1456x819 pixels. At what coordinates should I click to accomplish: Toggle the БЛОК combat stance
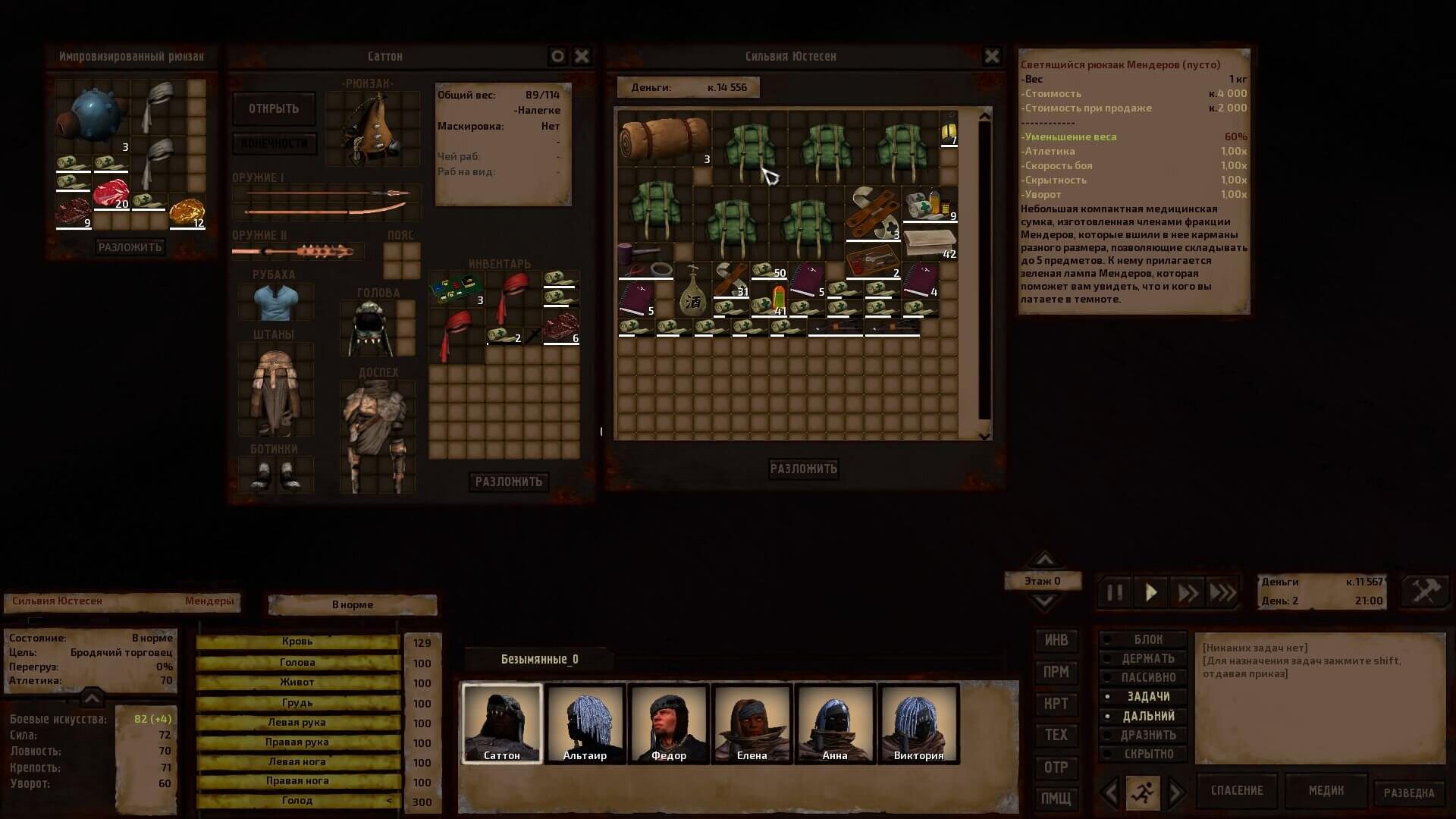pos(1147,640)
